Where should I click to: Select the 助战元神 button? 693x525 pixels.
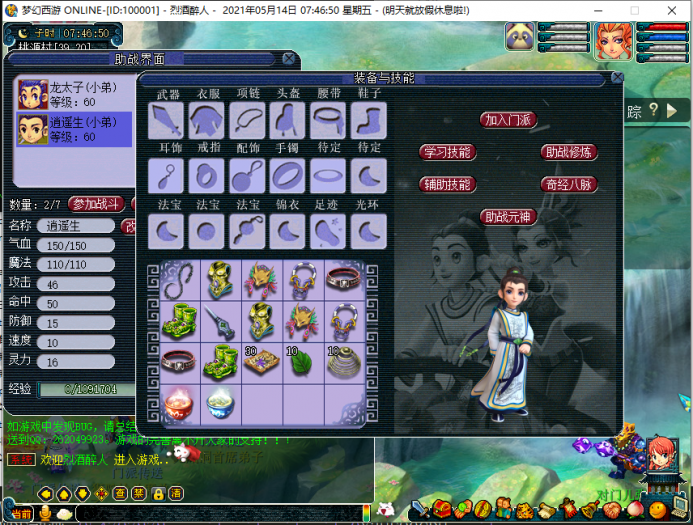pyautogui.click(x=509, y=216)
